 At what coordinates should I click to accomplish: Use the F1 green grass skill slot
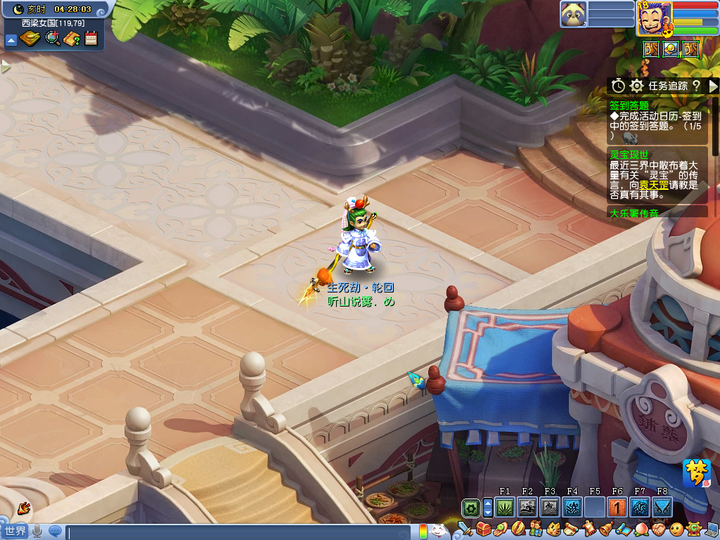coord(504,507)
